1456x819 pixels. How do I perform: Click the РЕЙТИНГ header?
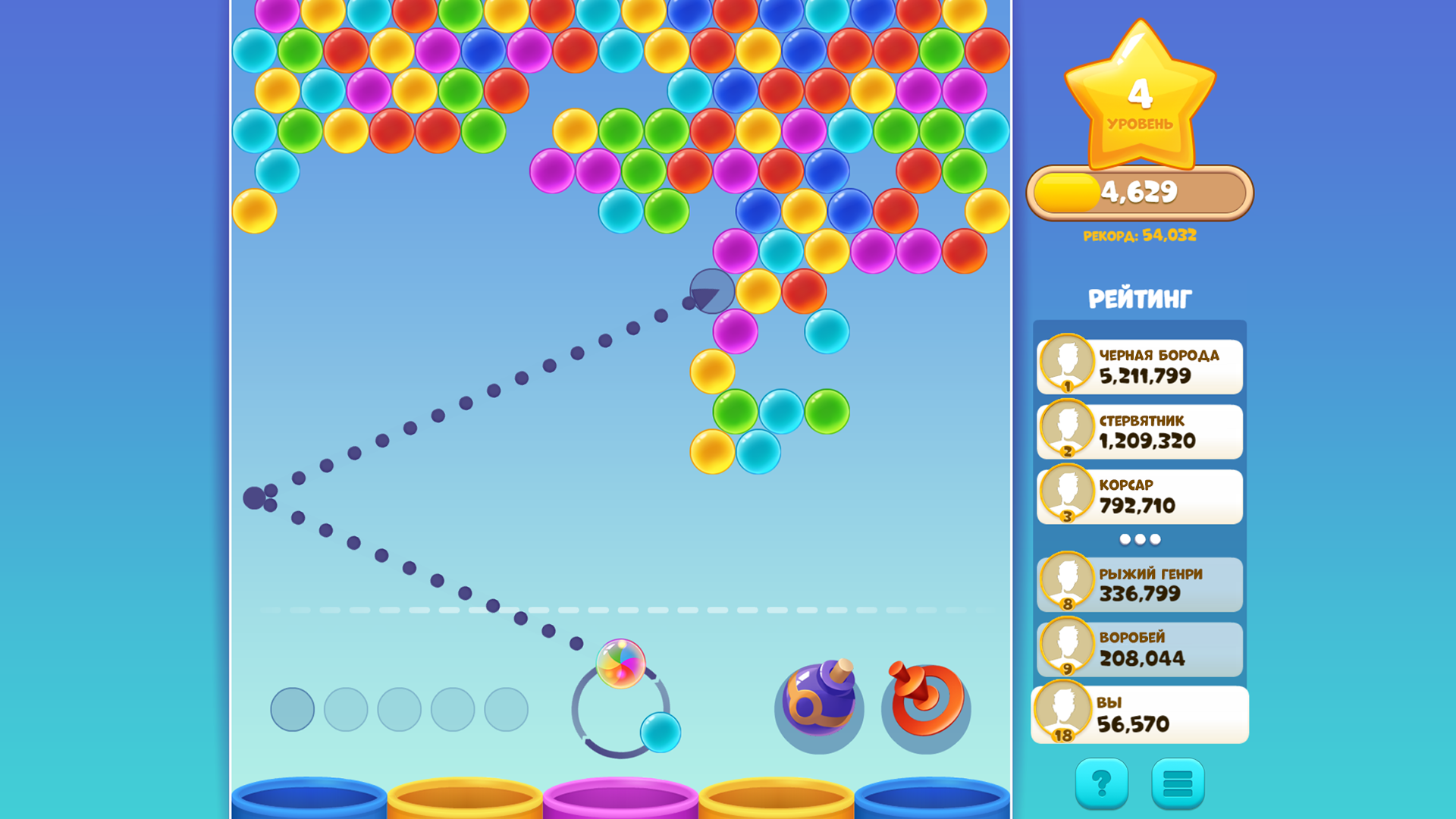tap(1138, 299)
